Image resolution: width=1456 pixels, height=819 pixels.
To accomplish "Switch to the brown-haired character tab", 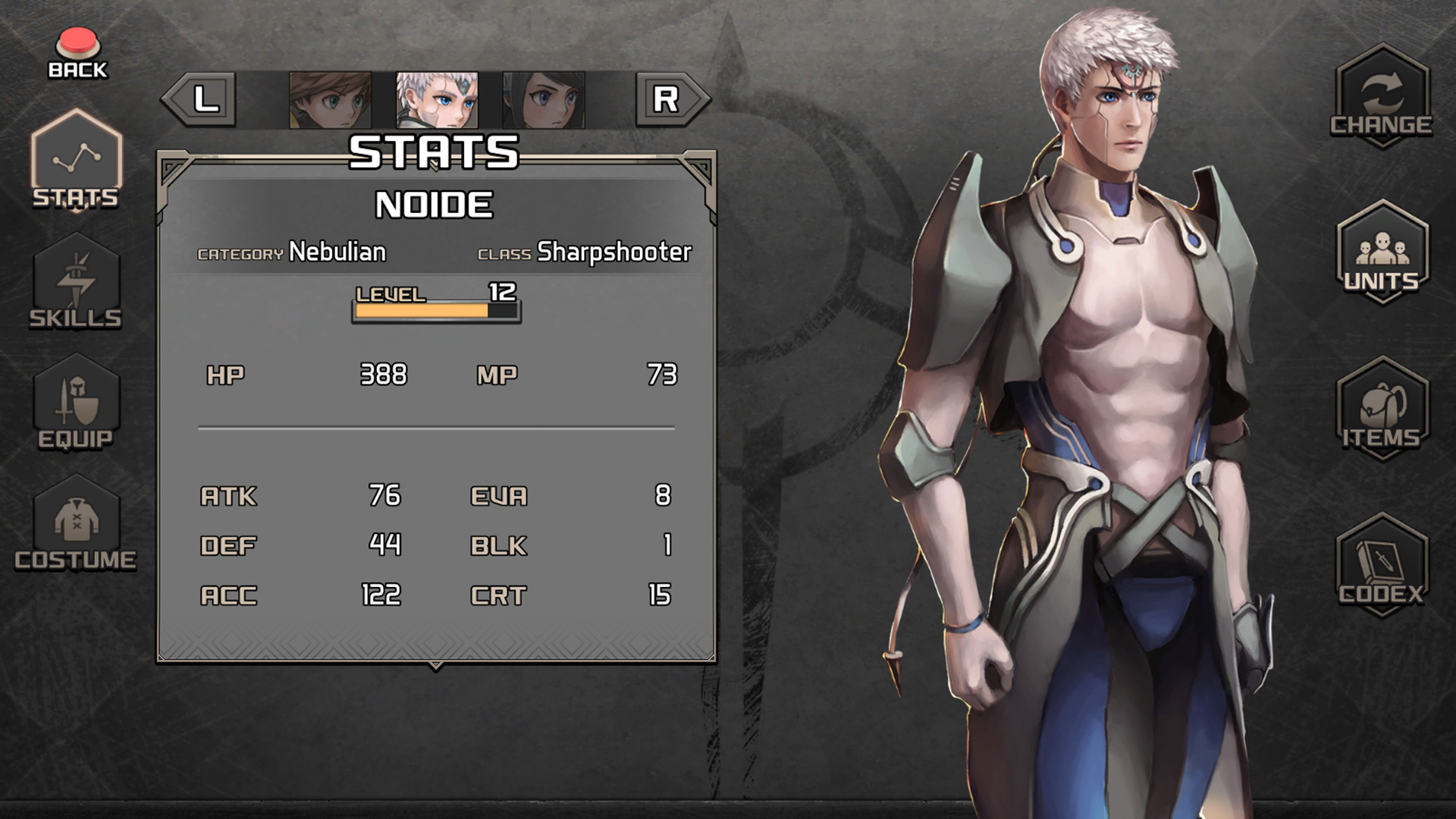I will pyautogui.click(x=330, y=99).
